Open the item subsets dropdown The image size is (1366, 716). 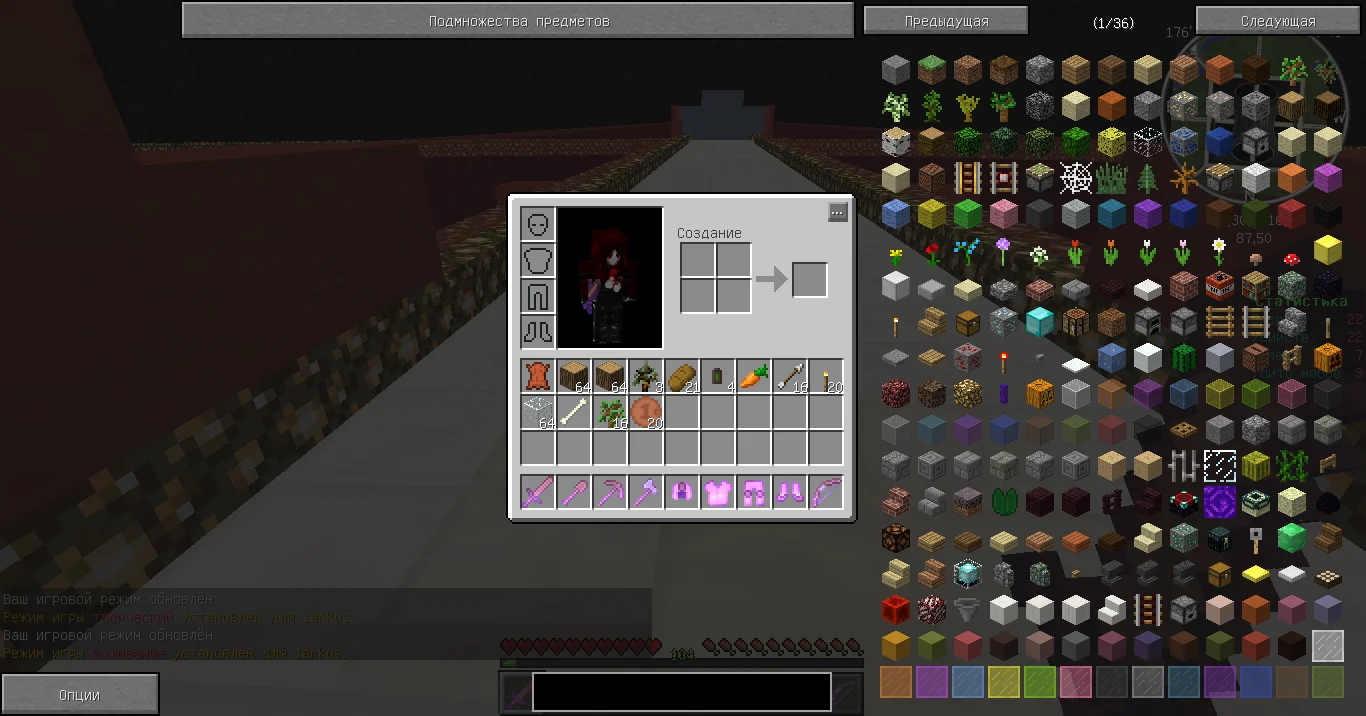(518, 21)
